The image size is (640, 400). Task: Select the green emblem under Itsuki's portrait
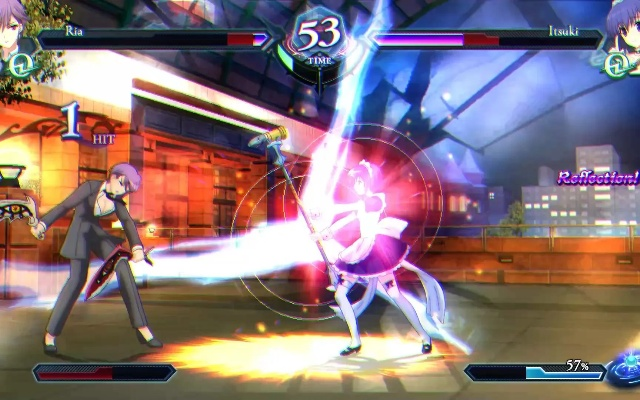click(x=617, y=65)
